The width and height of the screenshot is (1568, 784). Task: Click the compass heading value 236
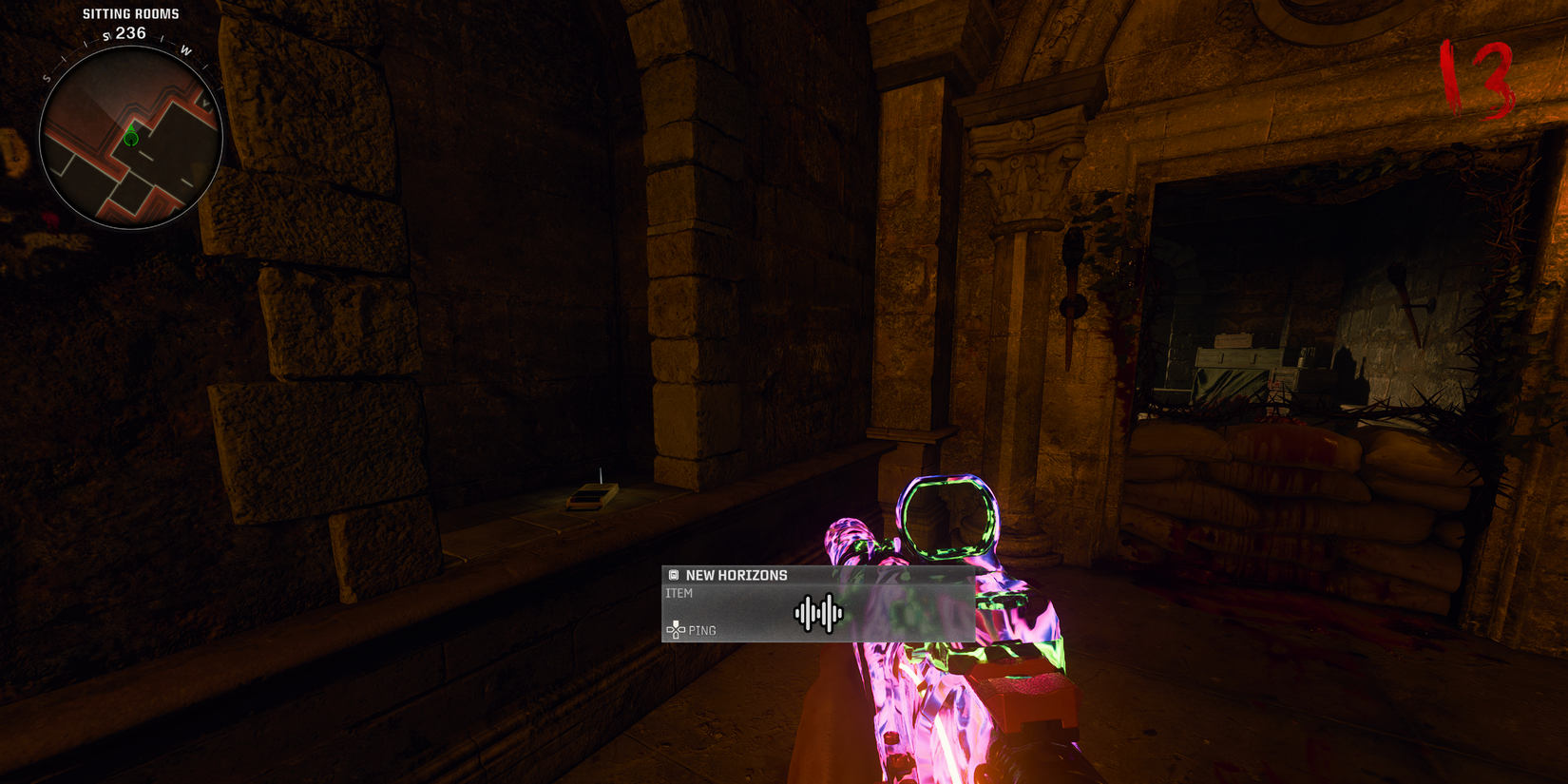pyautogui.click(x=129, y=33)
